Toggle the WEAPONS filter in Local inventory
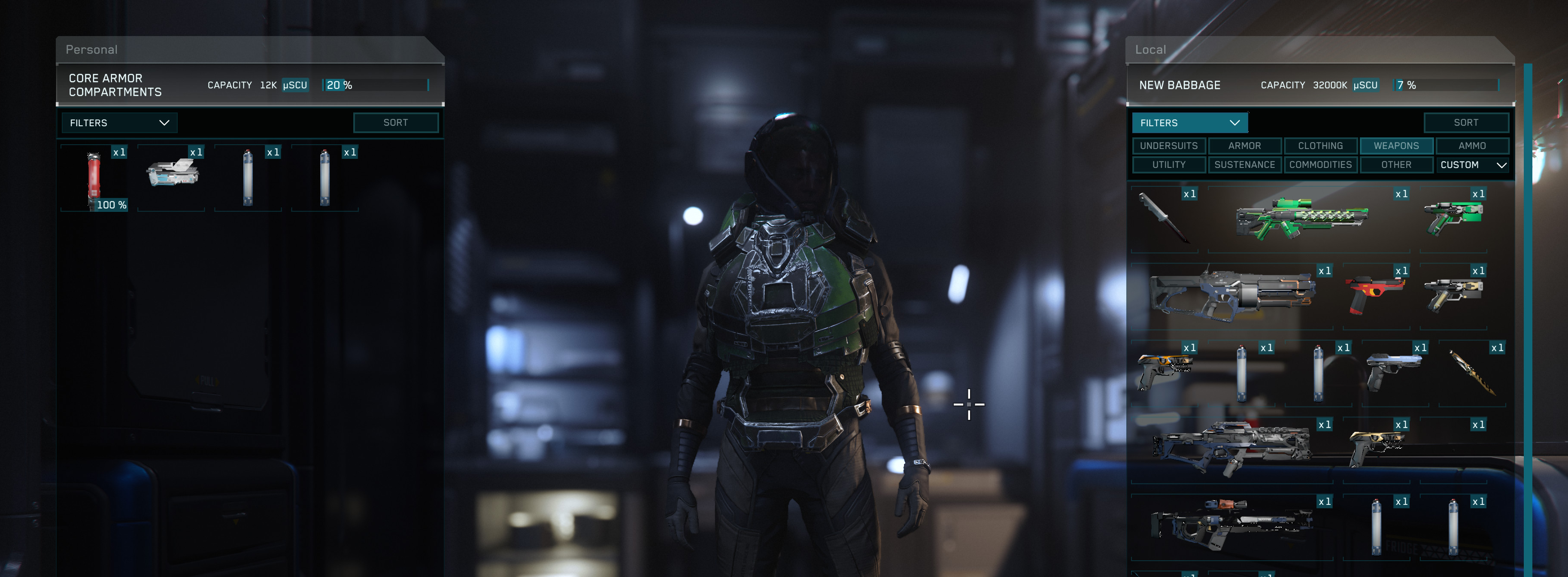The width and height of the screenshot is (1568, 577). pyautogui.click(x=1396, y=146)
